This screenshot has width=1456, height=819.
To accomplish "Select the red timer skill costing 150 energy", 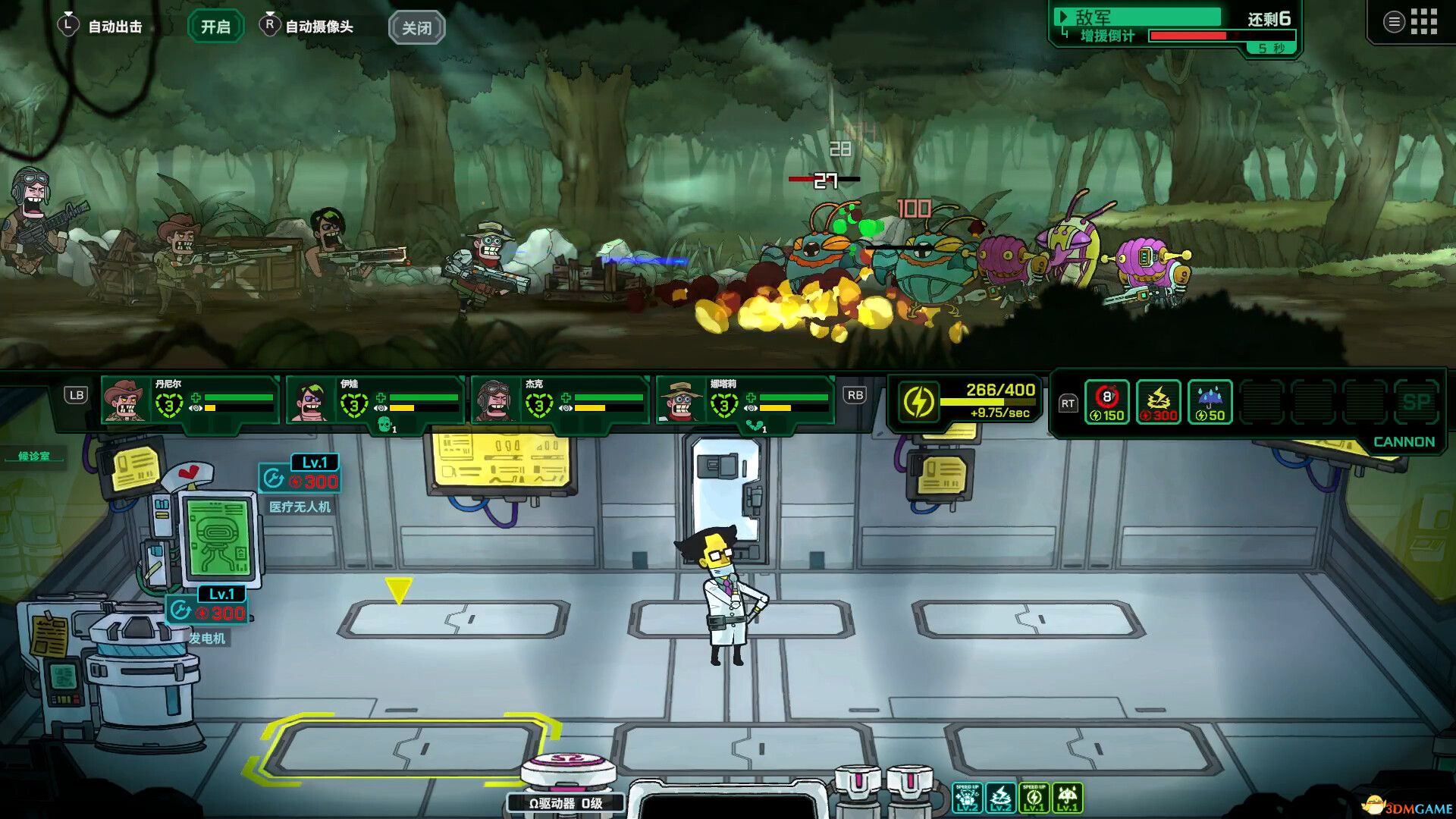I will click(x=1107, y=401).
